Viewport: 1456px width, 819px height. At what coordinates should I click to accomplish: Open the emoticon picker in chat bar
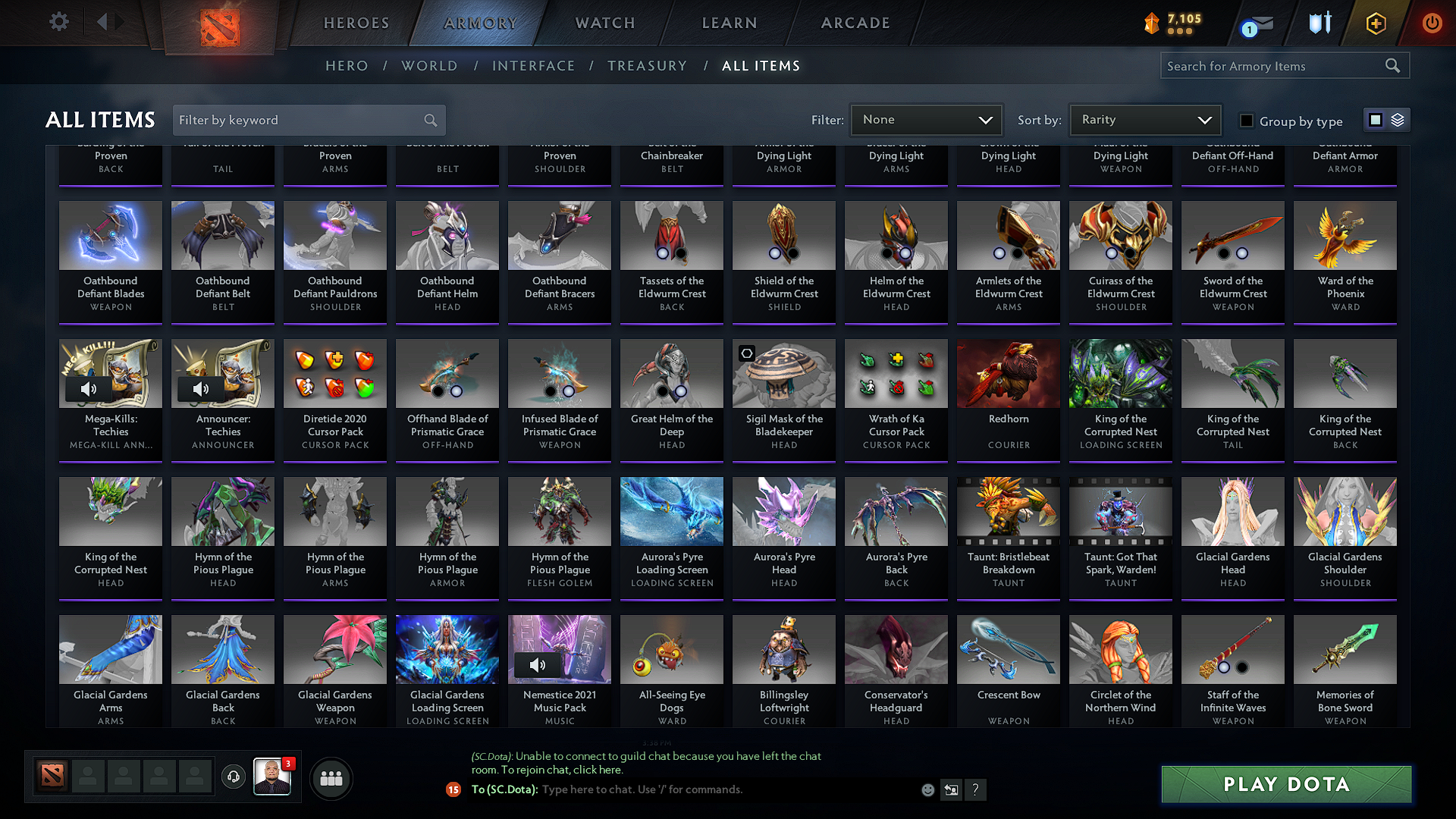click(x=928, y=789)
